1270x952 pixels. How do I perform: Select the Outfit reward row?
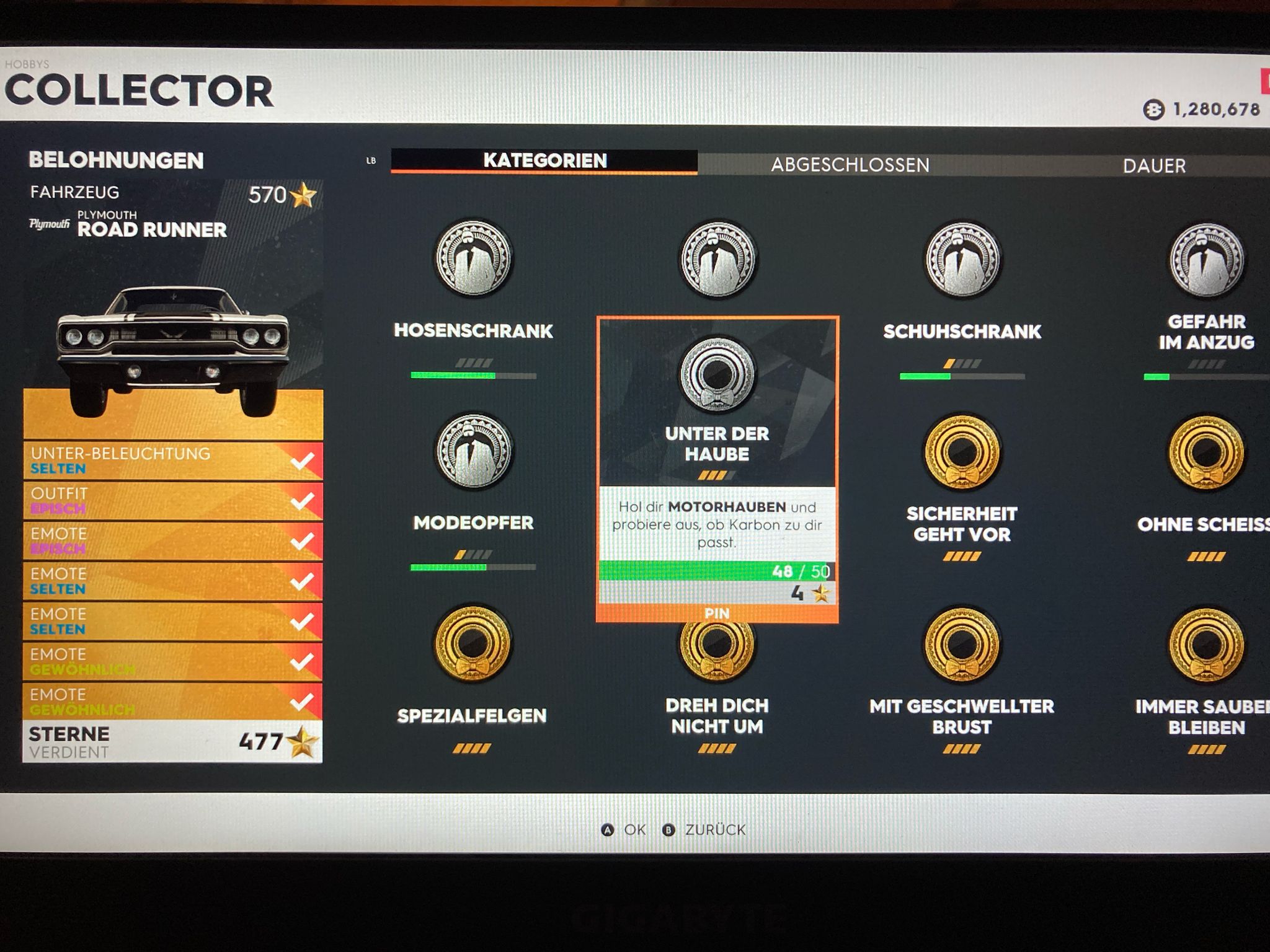[x=172, y=501]
